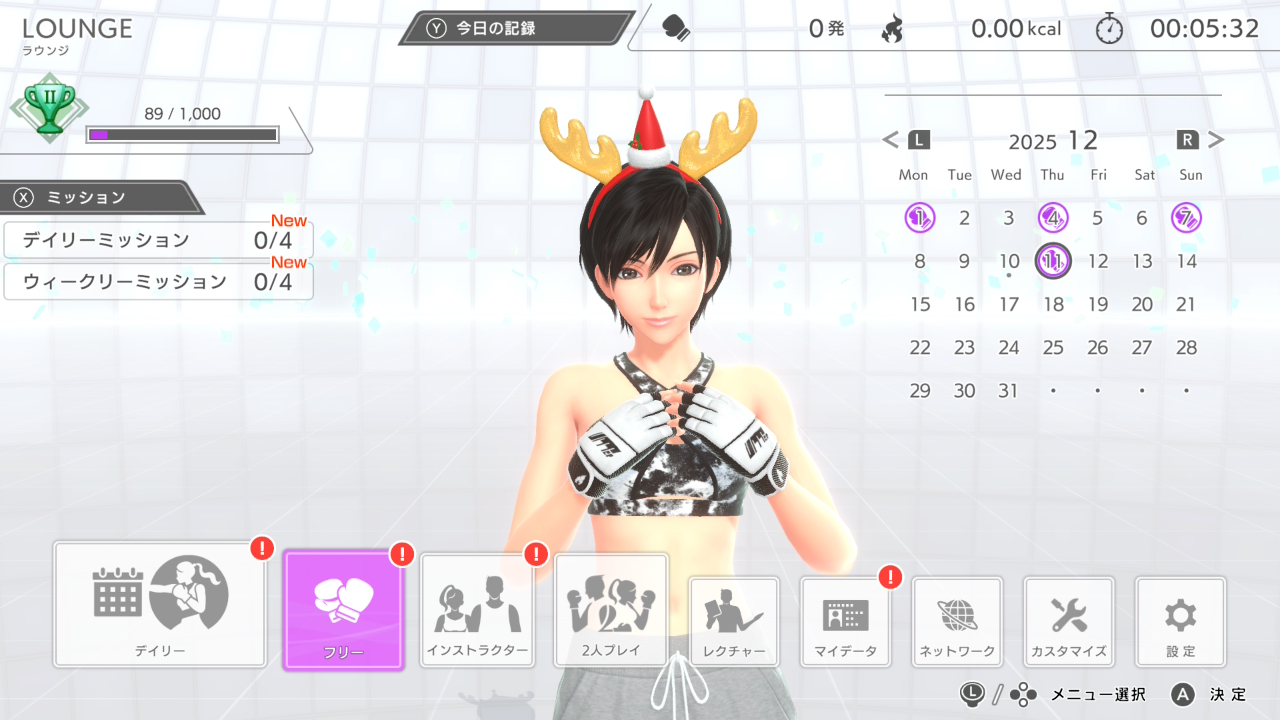Select December 7 on the calendar
This screenshot has height=720, width=1280.
pos(1186,218)
